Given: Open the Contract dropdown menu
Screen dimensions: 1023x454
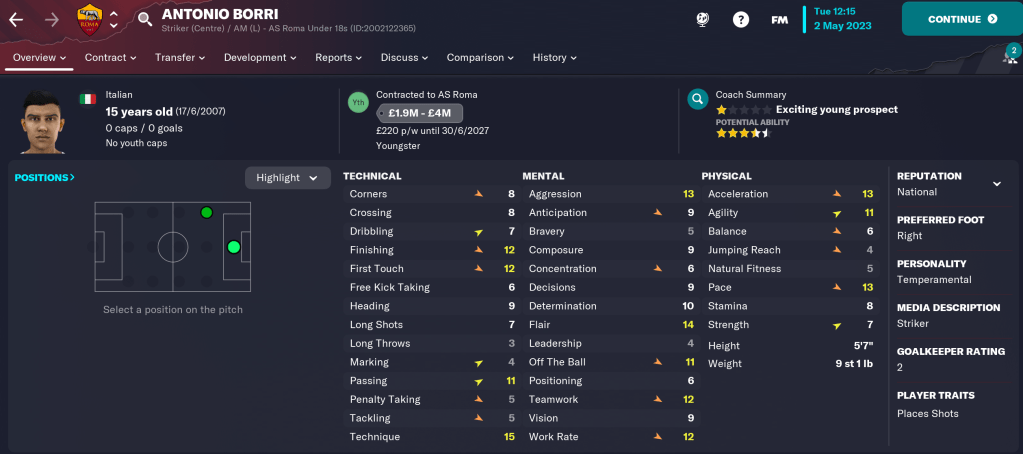Looking at the screenshot, I should click(110, 58).
